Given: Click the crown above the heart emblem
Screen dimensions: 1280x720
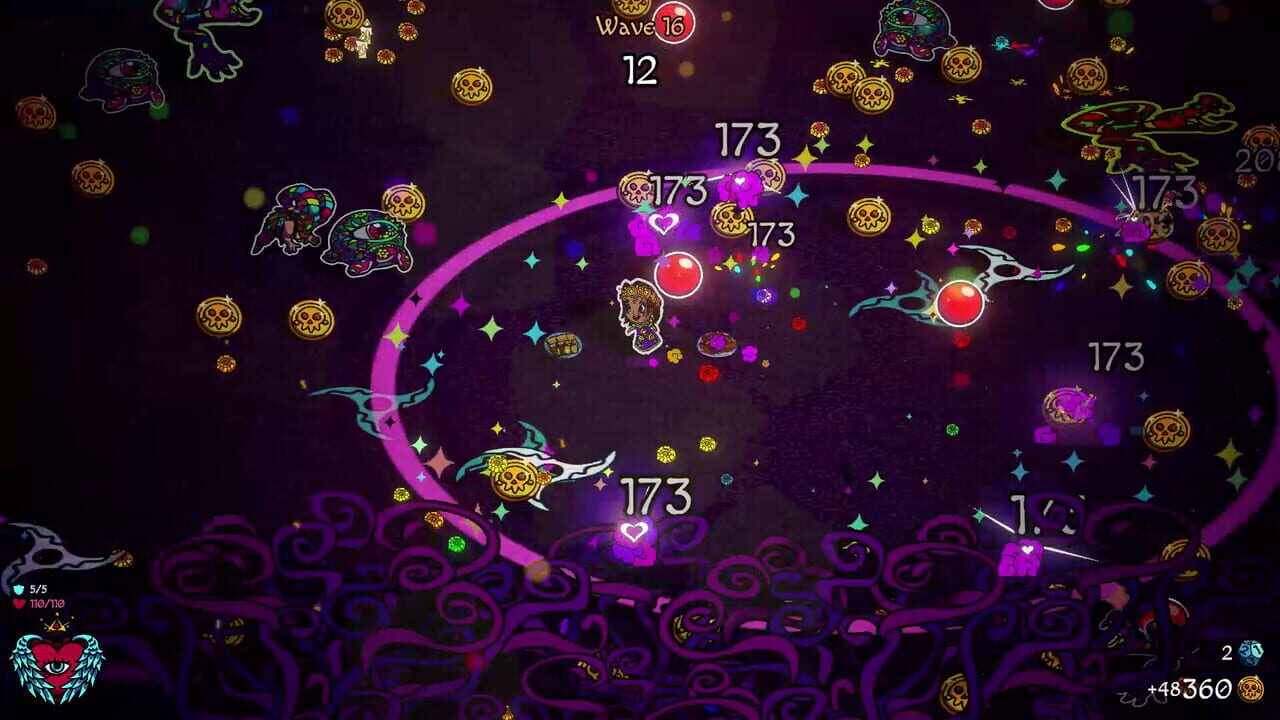Looking at the screenshot, I should pos(57,624).
